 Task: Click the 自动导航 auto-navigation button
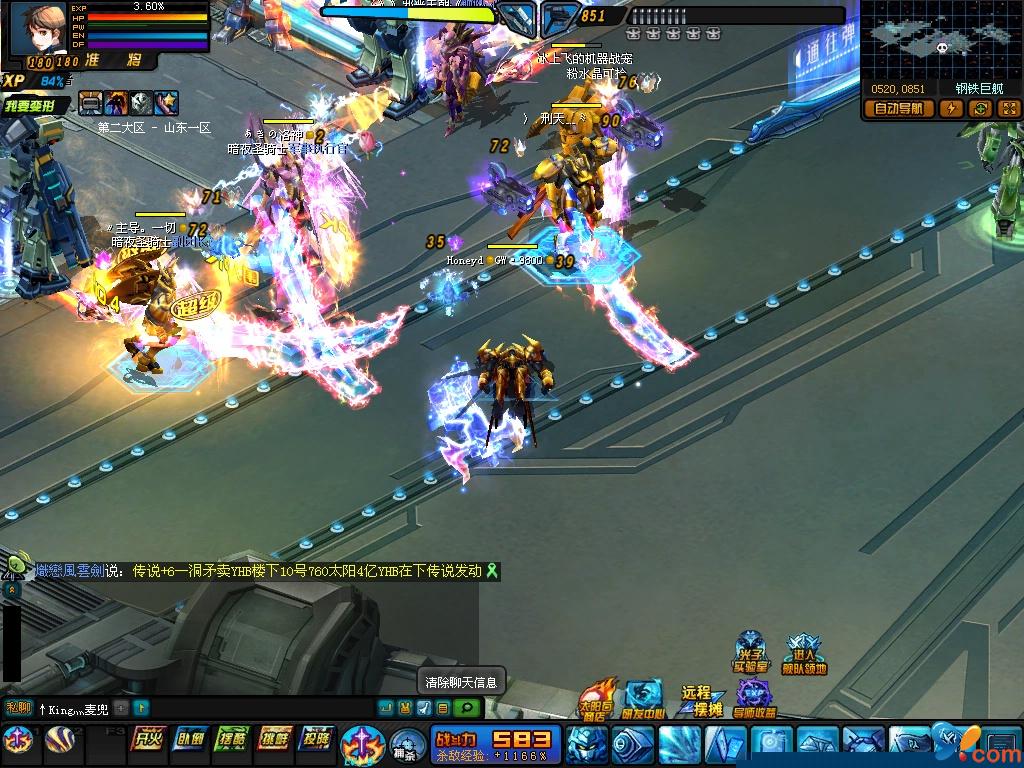coord(898,109)
